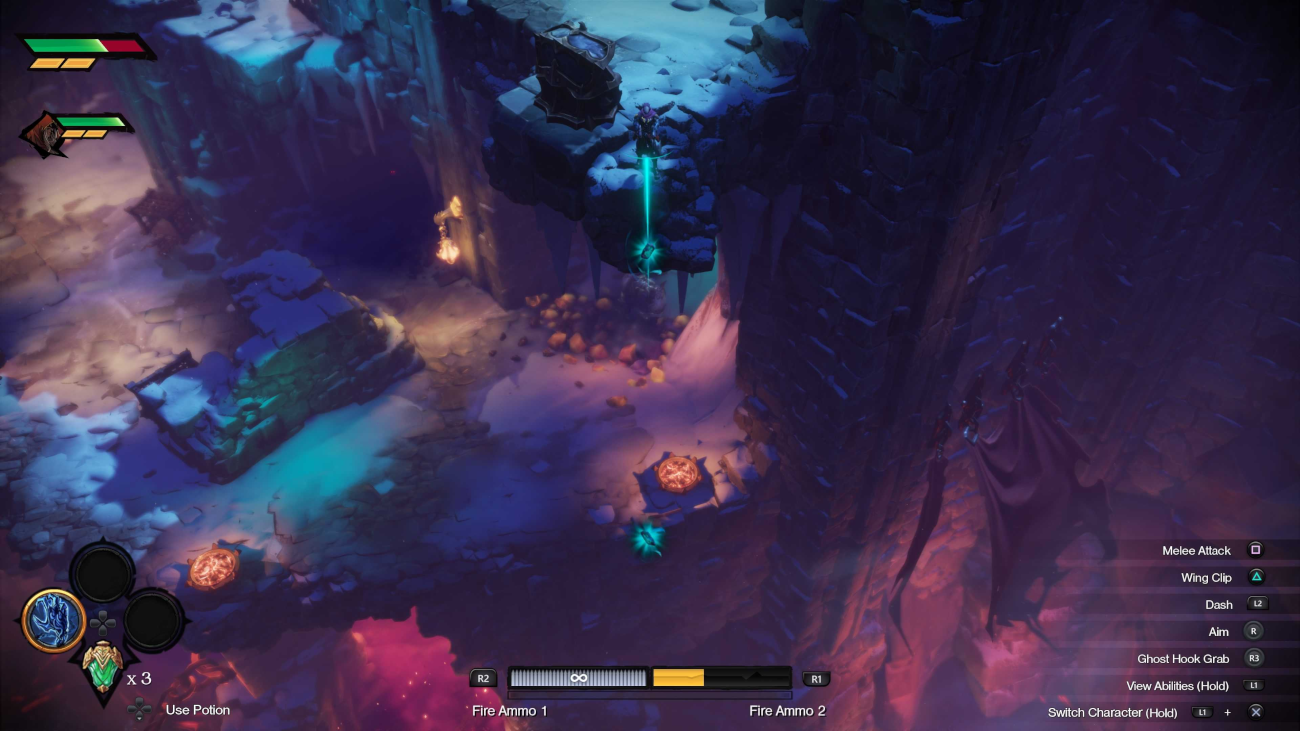The width and height of the screenshot is (1300, 731).
Task: Click the Melee Attack square button icon
Action: 1257,550
